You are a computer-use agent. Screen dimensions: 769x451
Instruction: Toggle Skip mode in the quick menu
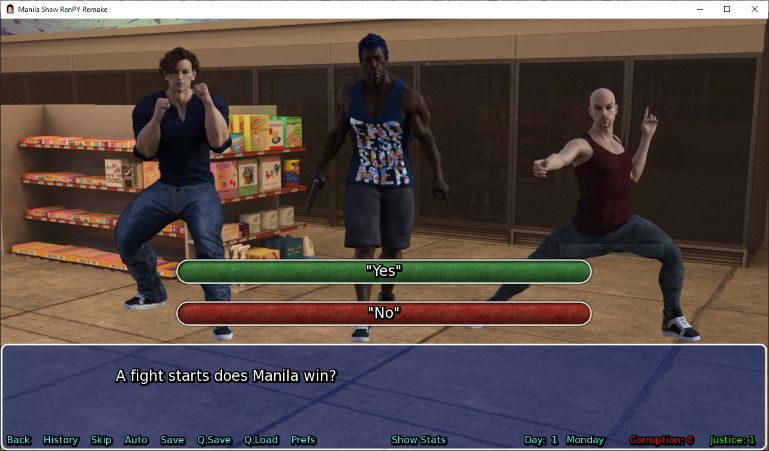(x=101, y=440)
